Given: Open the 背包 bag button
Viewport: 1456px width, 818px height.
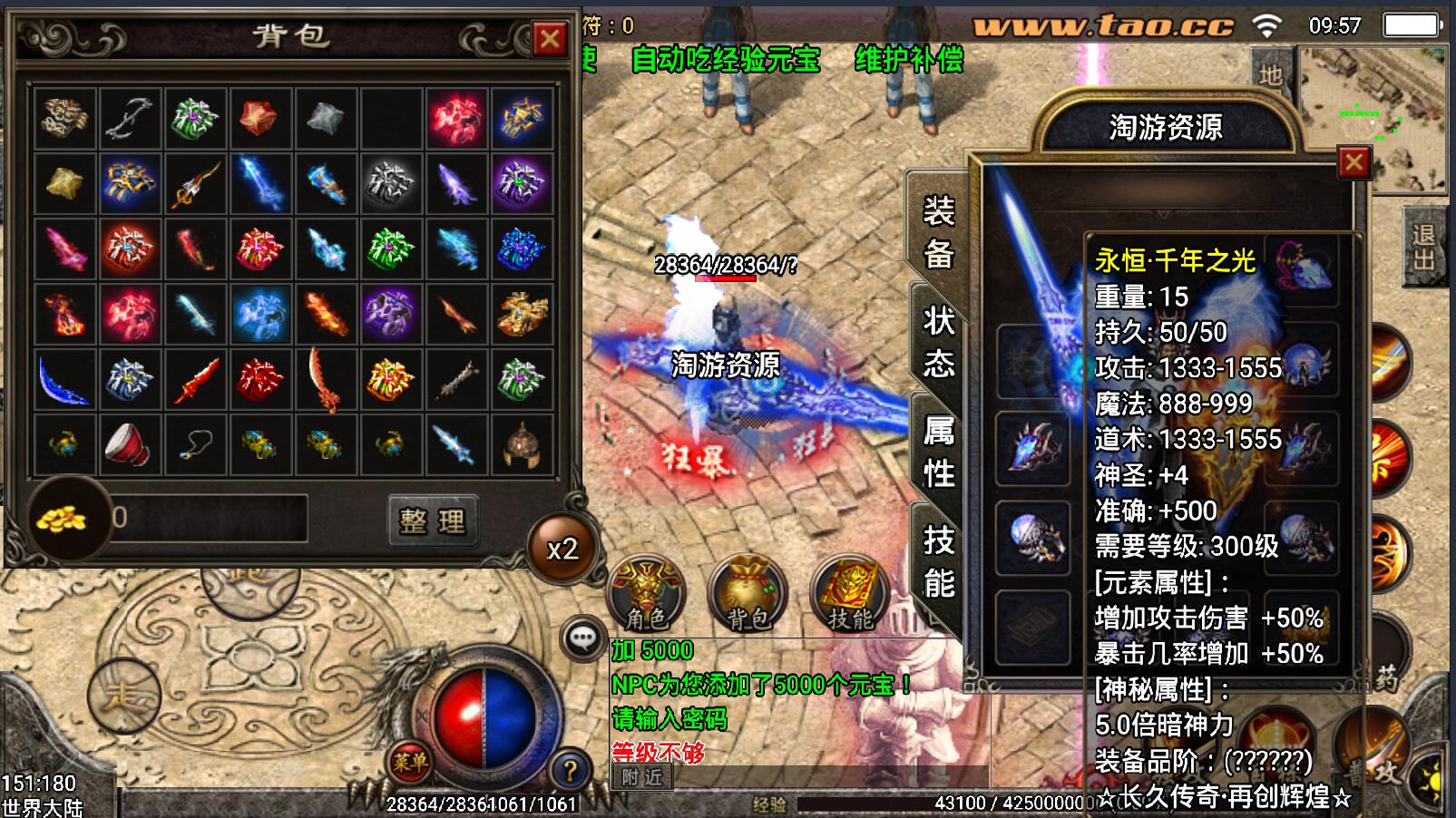Looking at the screenshot, I should [x=748, y=592].
